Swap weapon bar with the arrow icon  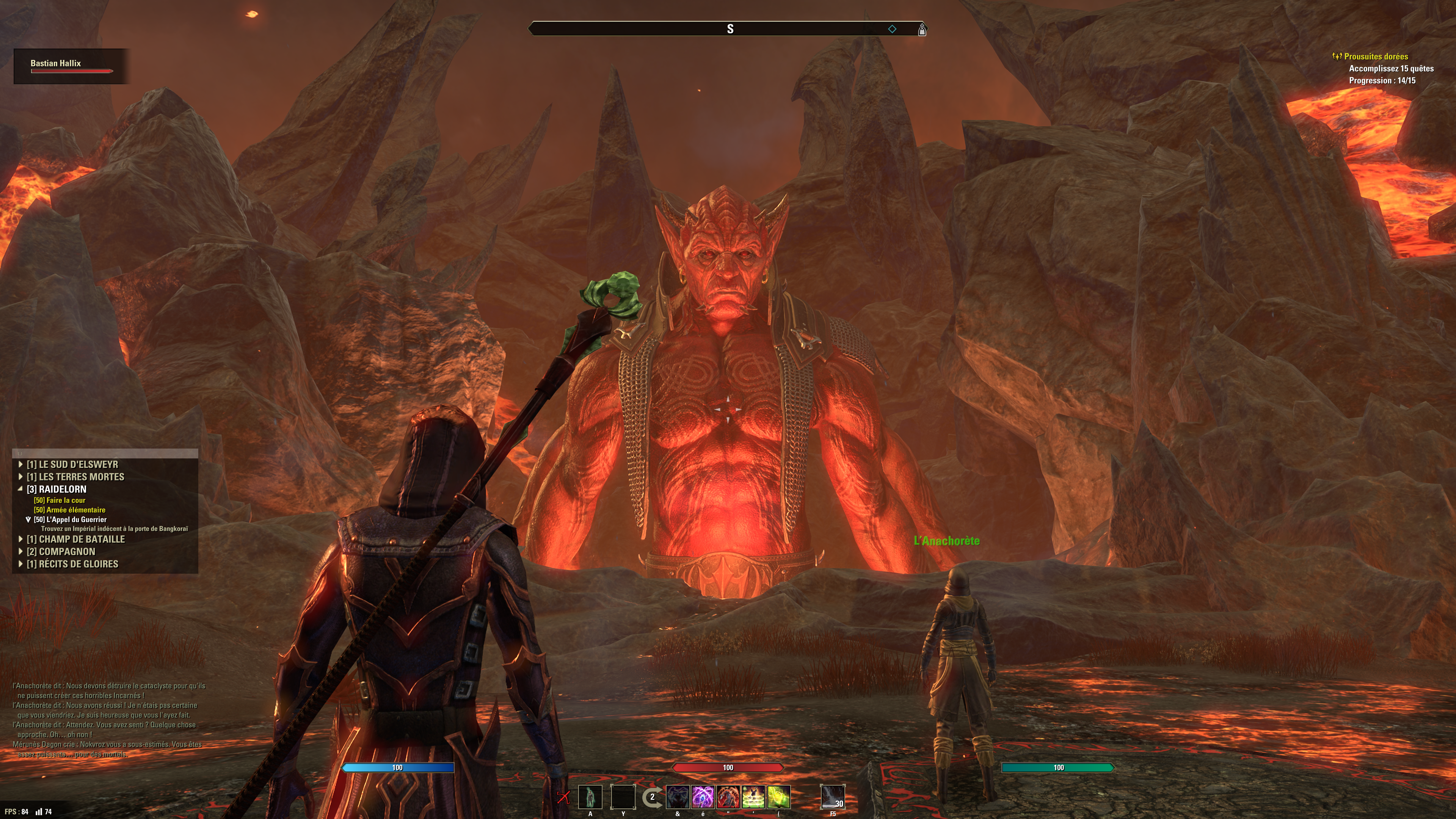[x=652, y=797]
